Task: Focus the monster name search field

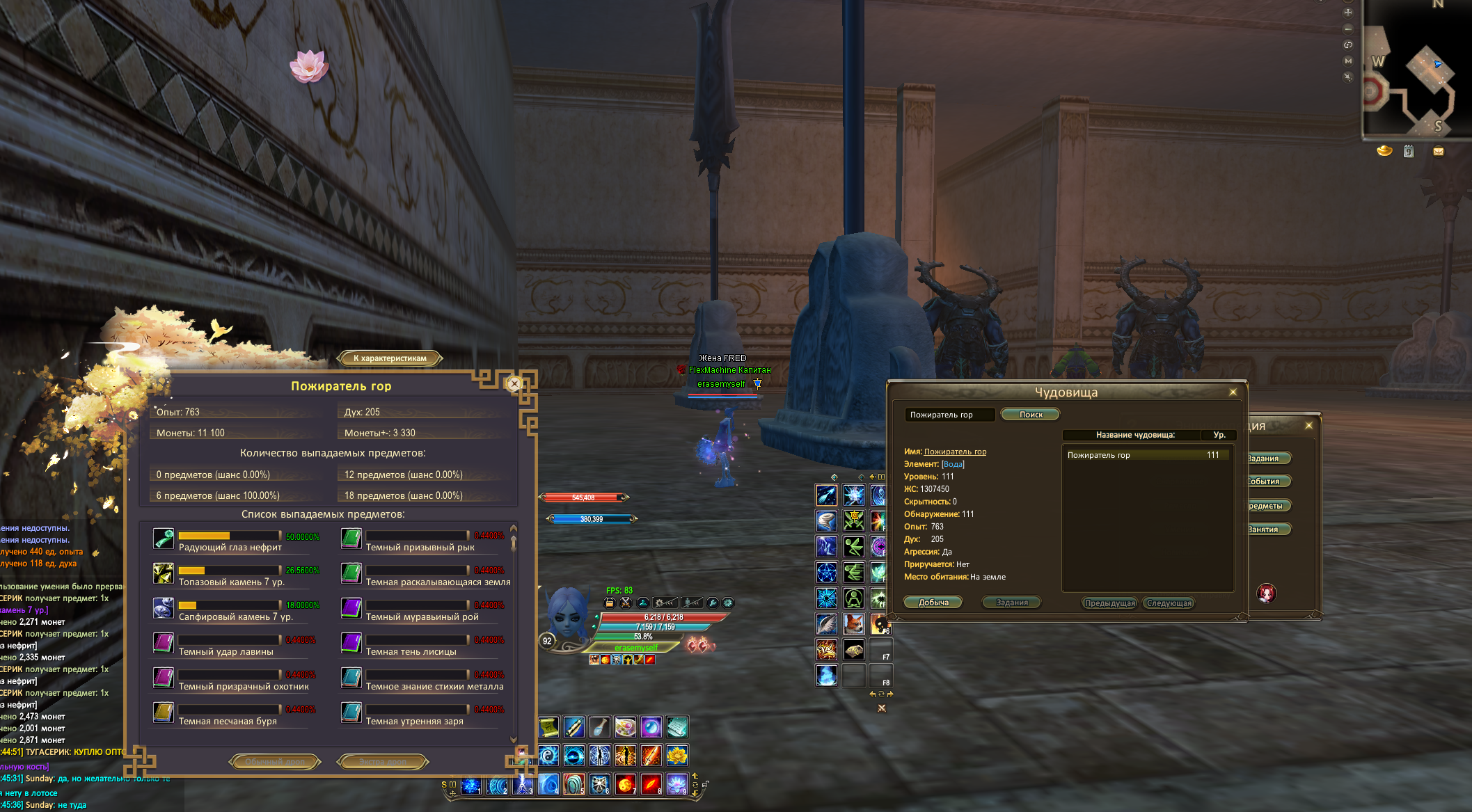Action: pyautogui.click(x=949, y=415)
